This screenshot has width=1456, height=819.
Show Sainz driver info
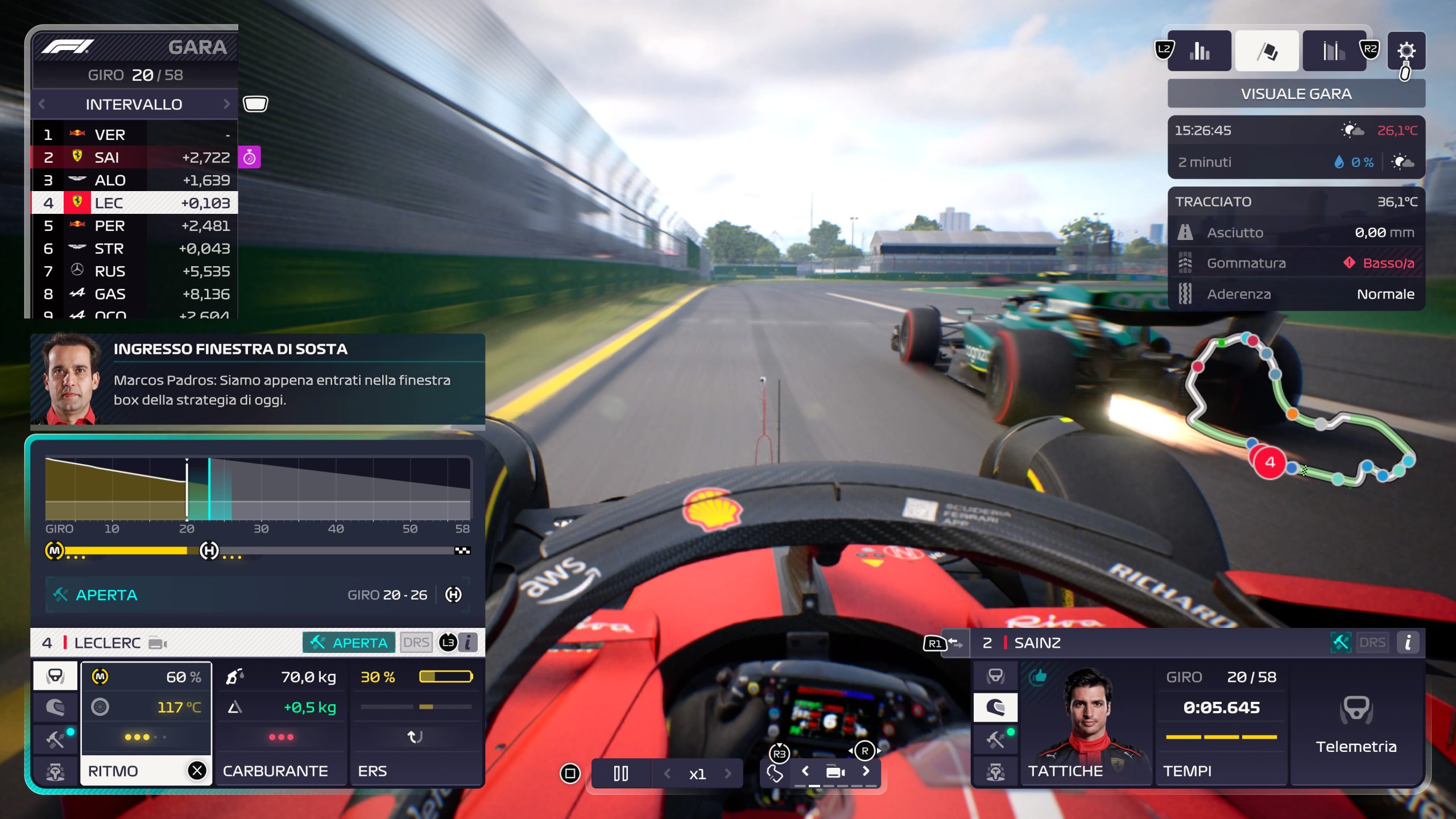(x=1408, y=643)
